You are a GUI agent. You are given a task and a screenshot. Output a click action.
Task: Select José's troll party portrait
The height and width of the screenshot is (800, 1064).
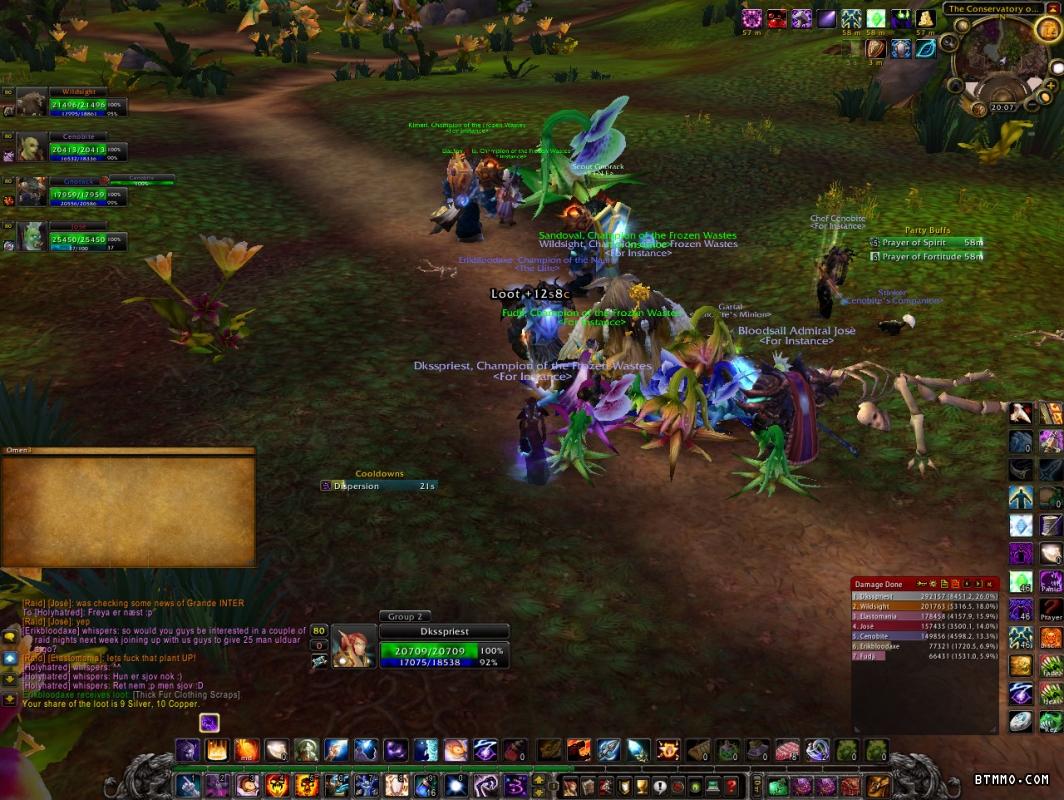32,236
